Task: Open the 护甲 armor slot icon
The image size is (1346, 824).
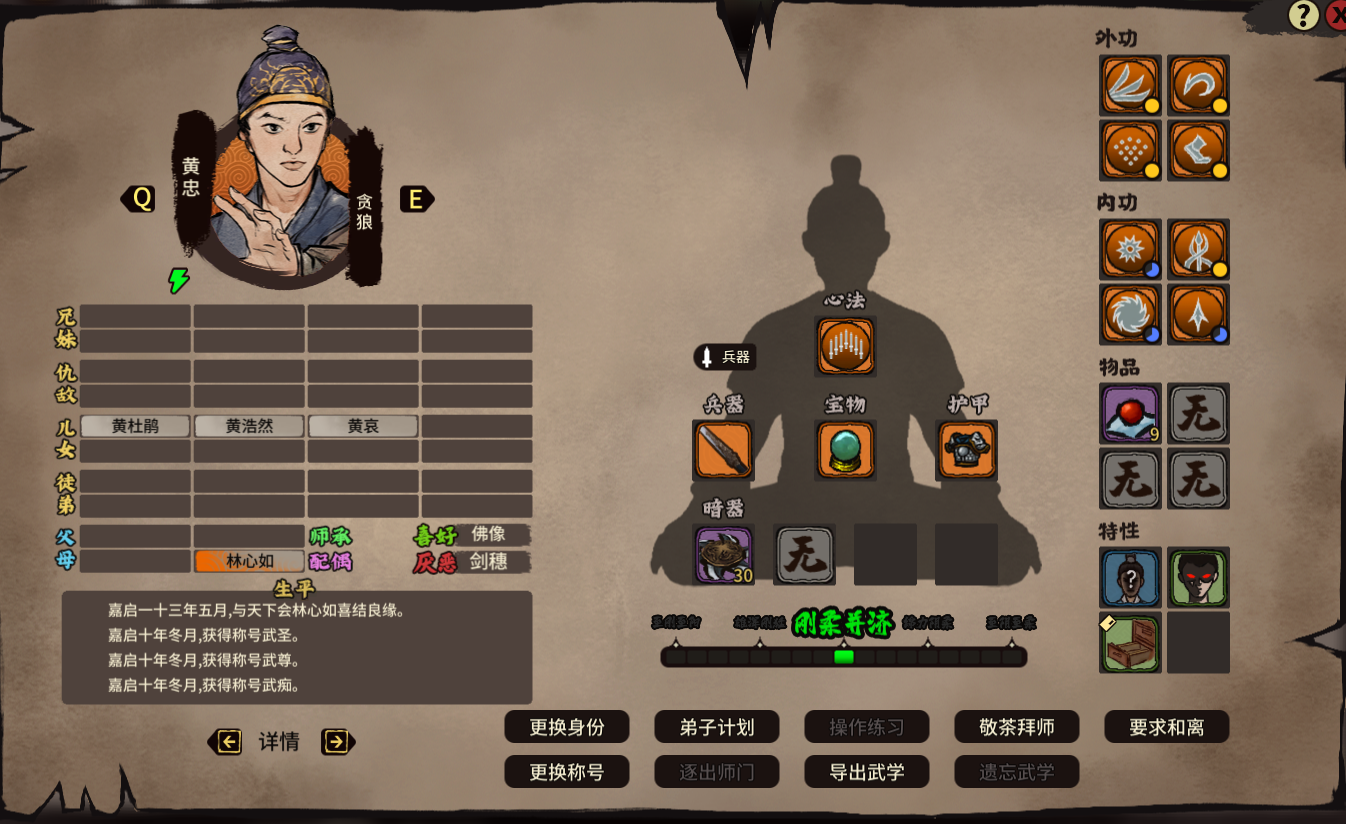Action: (967, 449)
